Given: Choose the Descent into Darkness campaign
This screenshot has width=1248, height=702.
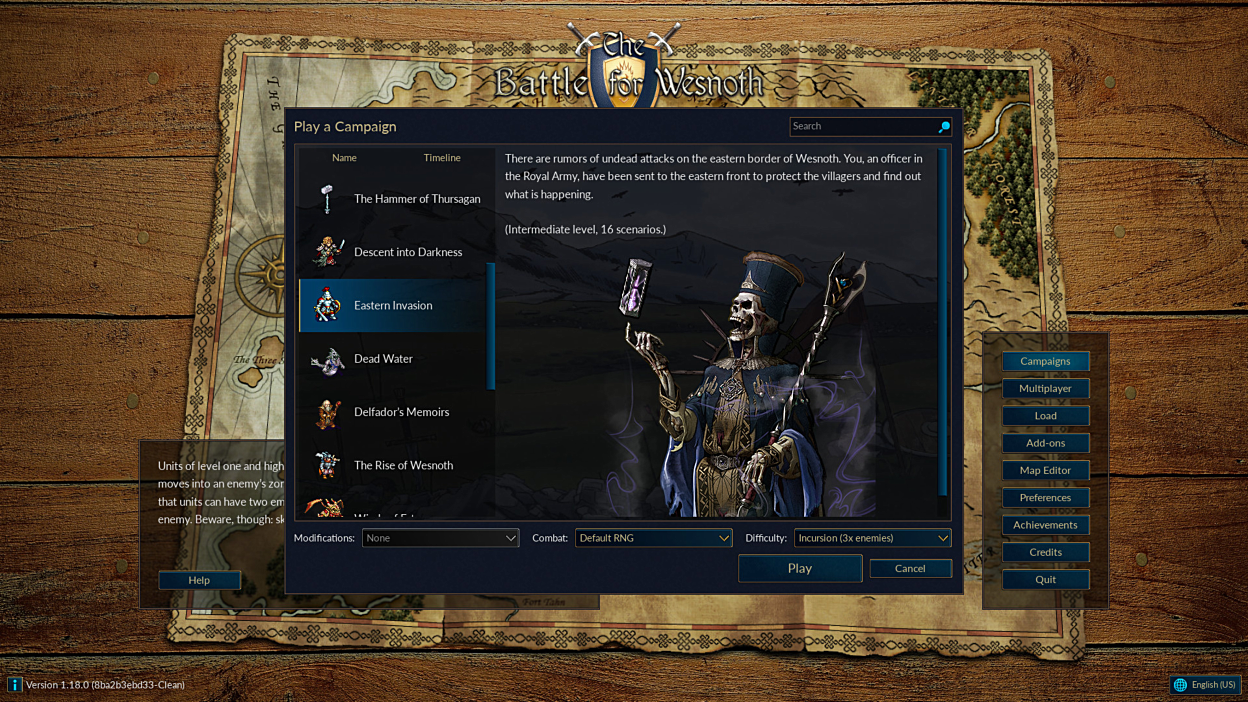Looking at the screenshot, I should [x=396, y=252].
